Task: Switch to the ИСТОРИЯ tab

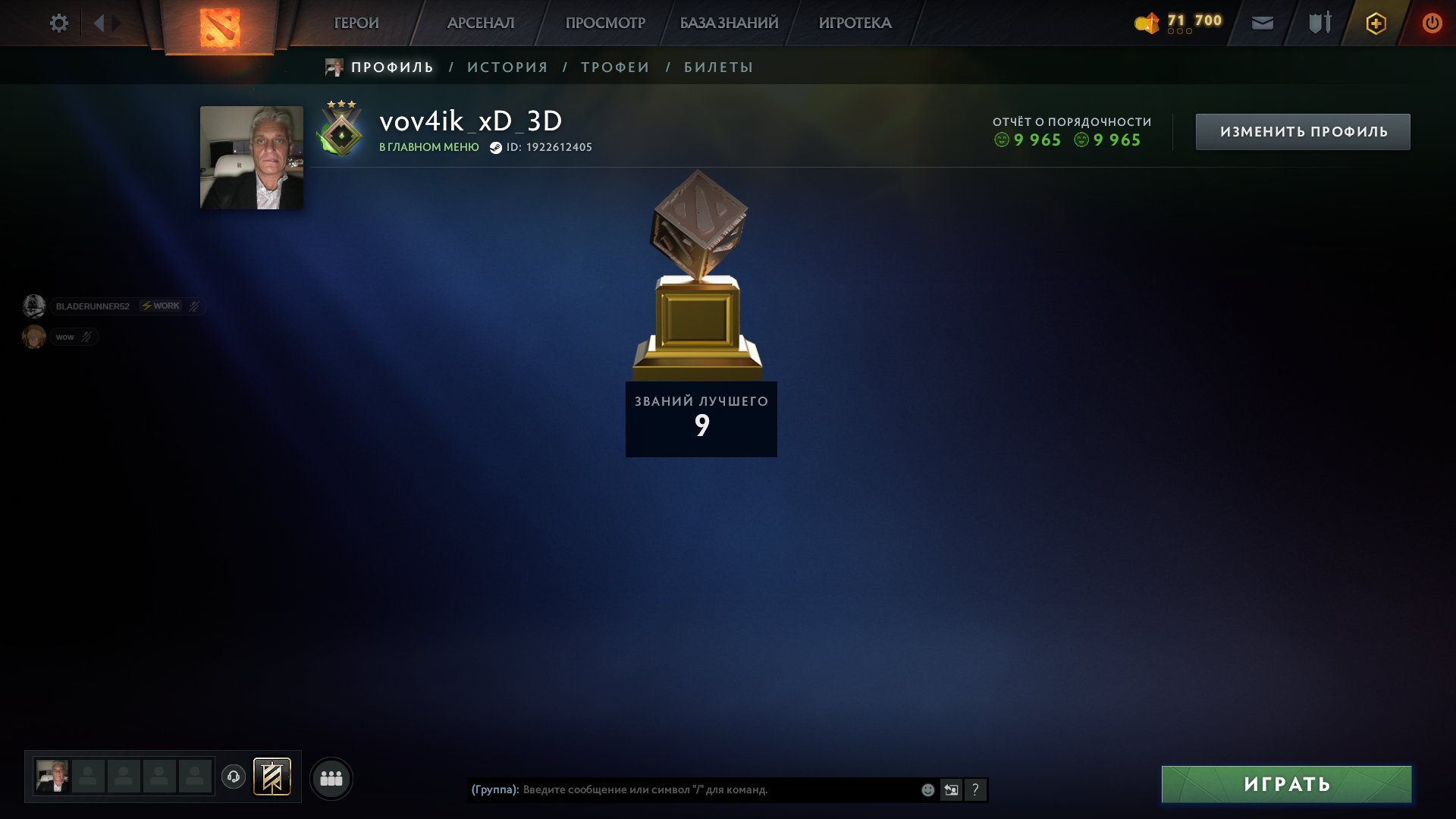Action: pyautogui.click(x=506, y=67)
